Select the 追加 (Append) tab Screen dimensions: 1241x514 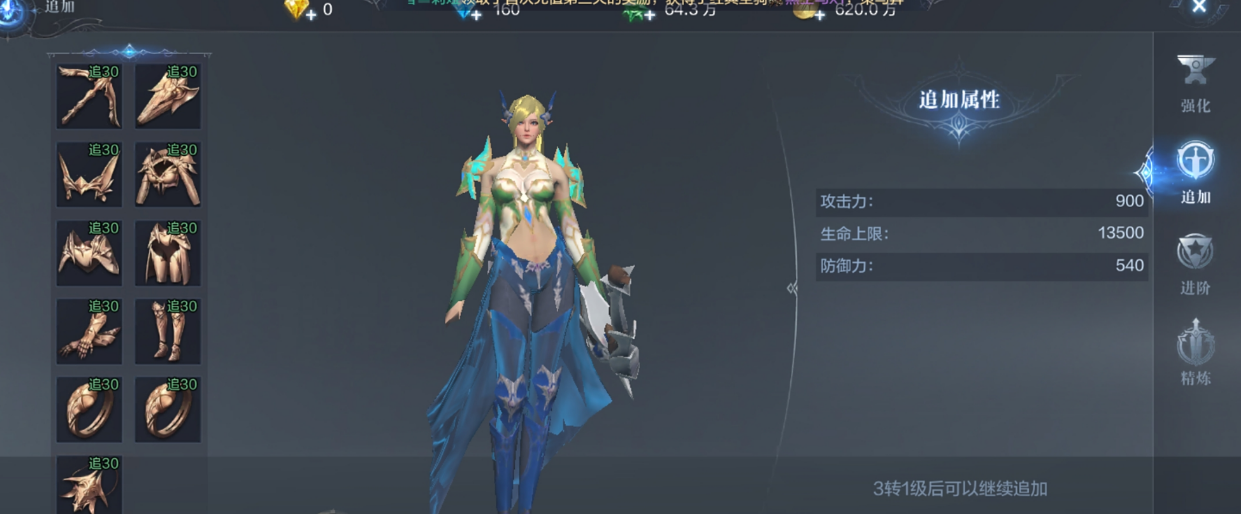pos(1195,171)
